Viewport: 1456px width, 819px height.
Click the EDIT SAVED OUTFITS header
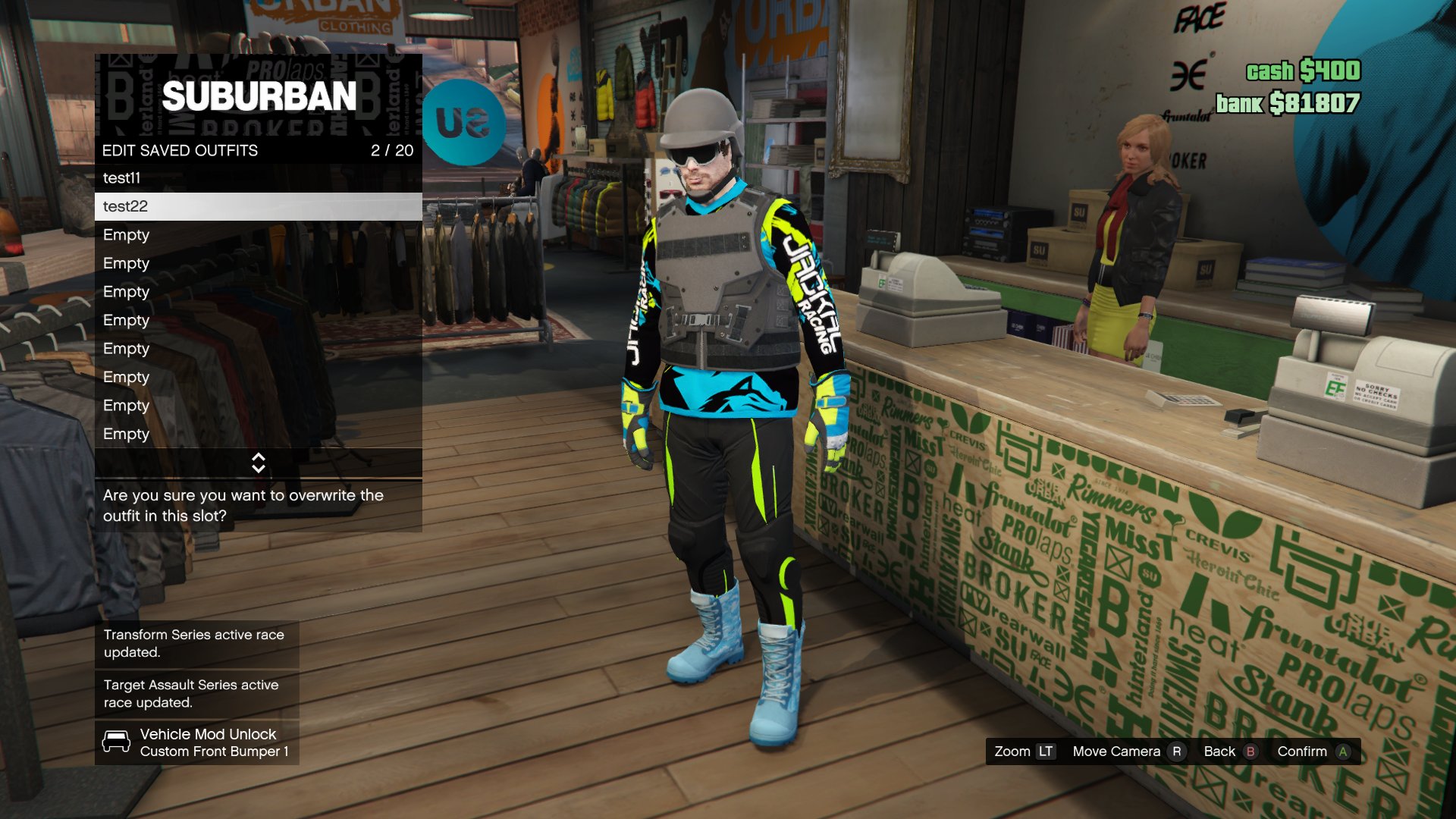tap(180, 151)
